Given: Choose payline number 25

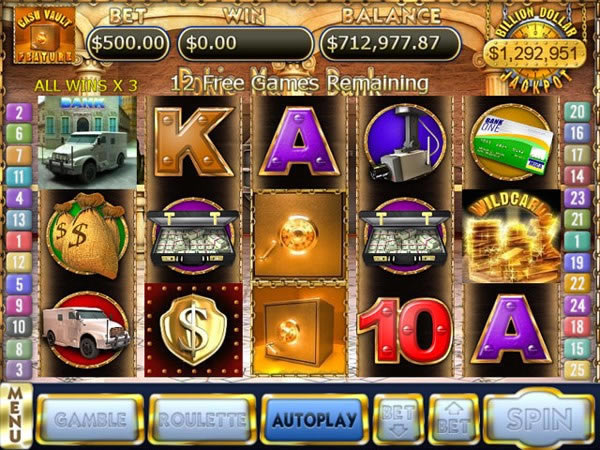Looking at the screenshot, I should tap(575, 369).
